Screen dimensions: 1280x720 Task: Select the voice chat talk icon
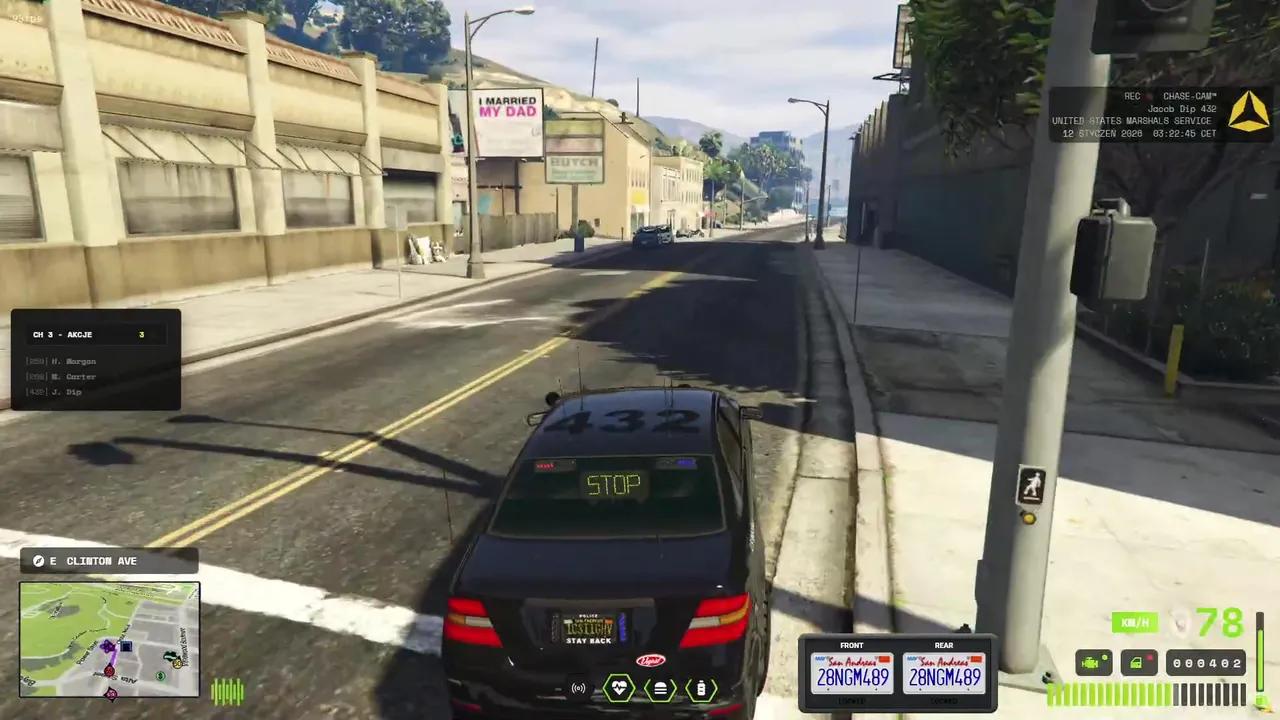pyautogui.click(x=580, y=688)
